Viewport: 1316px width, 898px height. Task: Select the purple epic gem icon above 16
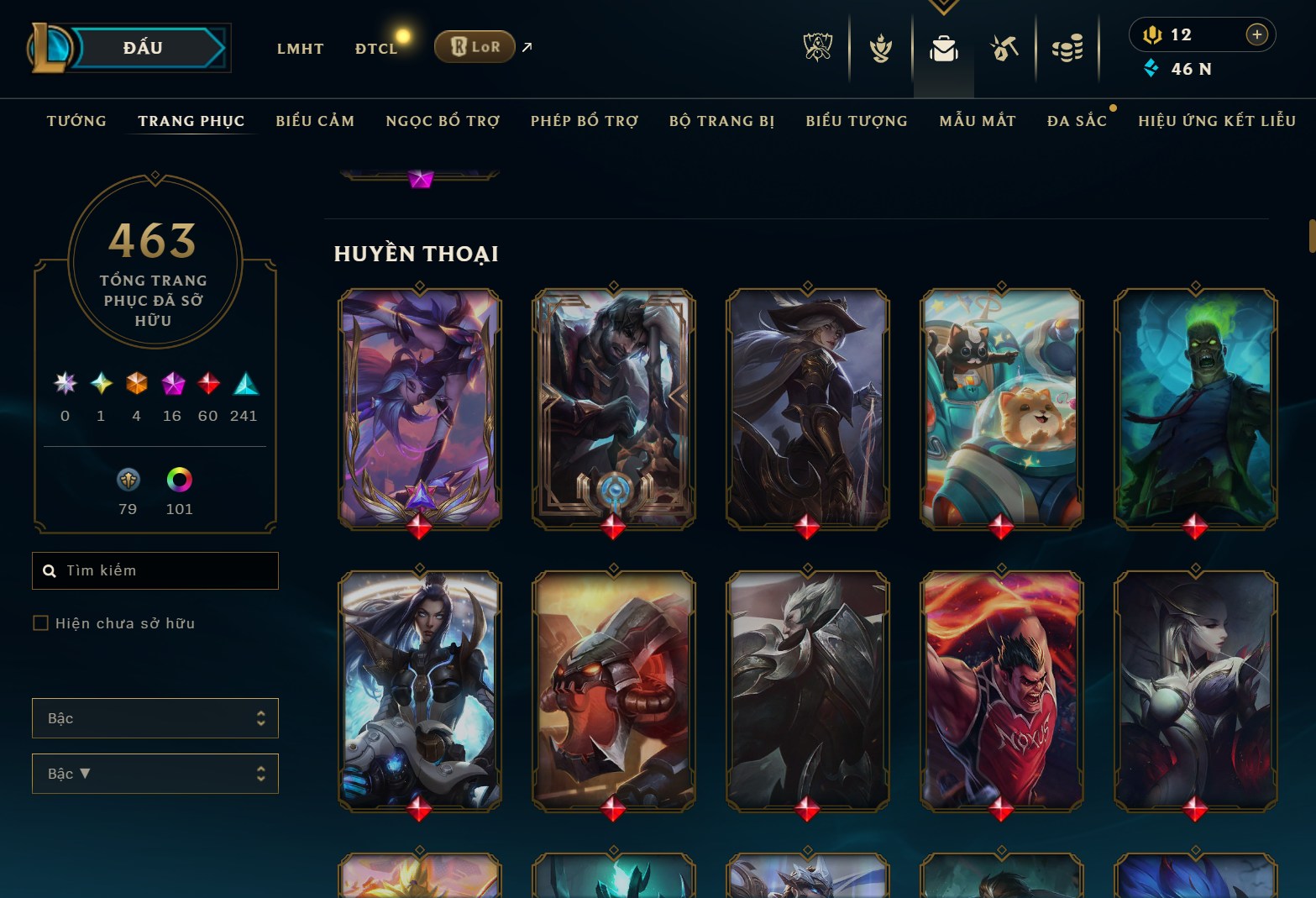172,385
